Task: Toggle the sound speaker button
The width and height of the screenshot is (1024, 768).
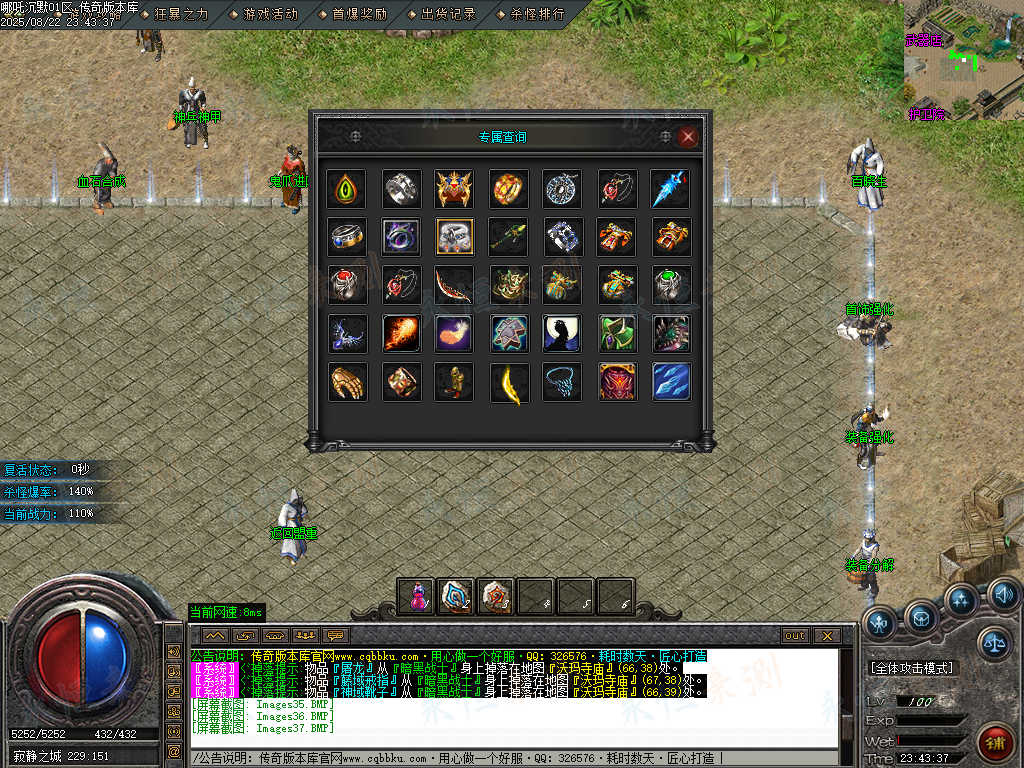Action: point(1004,596)
